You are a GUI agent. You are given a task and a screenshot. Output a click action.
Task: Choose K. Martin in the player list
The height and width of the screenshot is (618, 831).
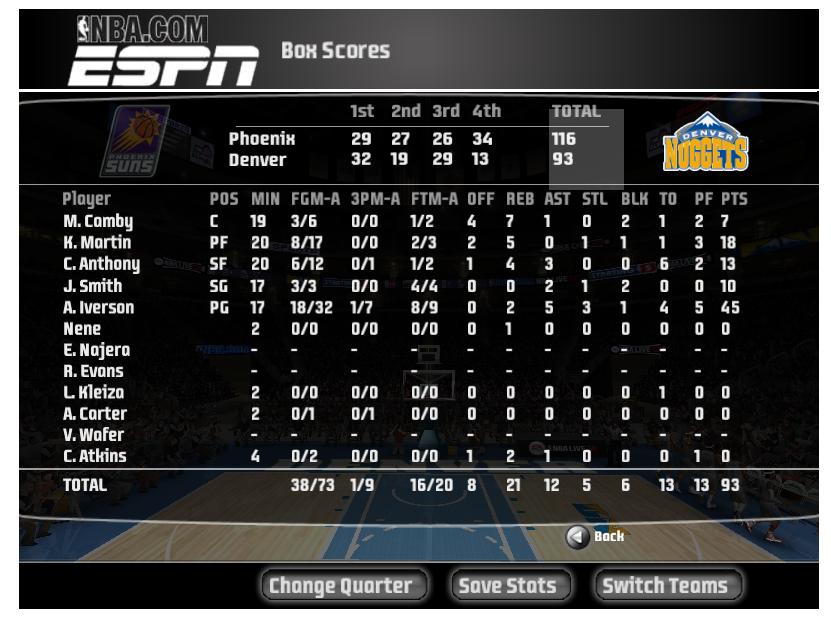coord(97,242)
